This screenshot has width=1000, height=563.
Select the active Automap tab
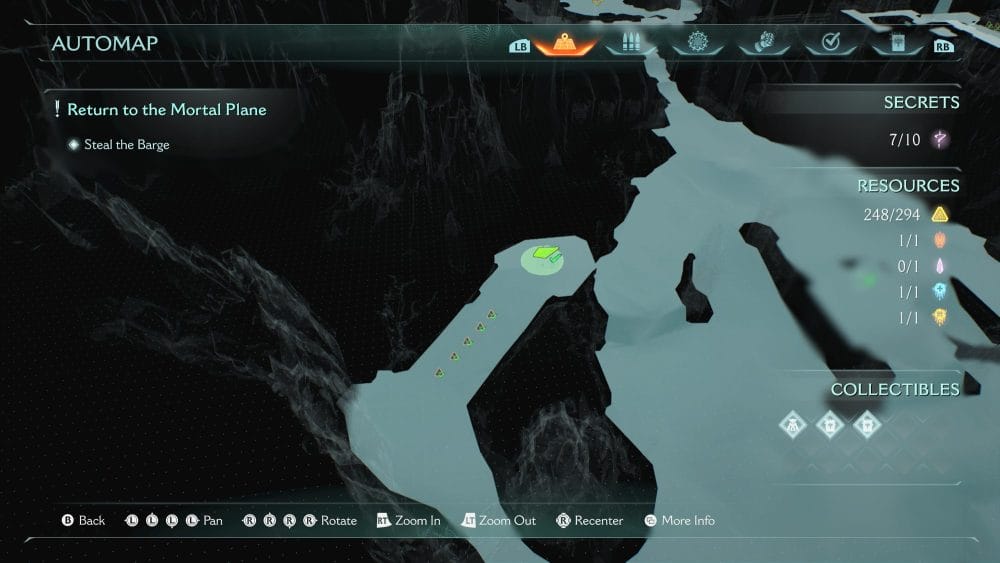point(565,43)
